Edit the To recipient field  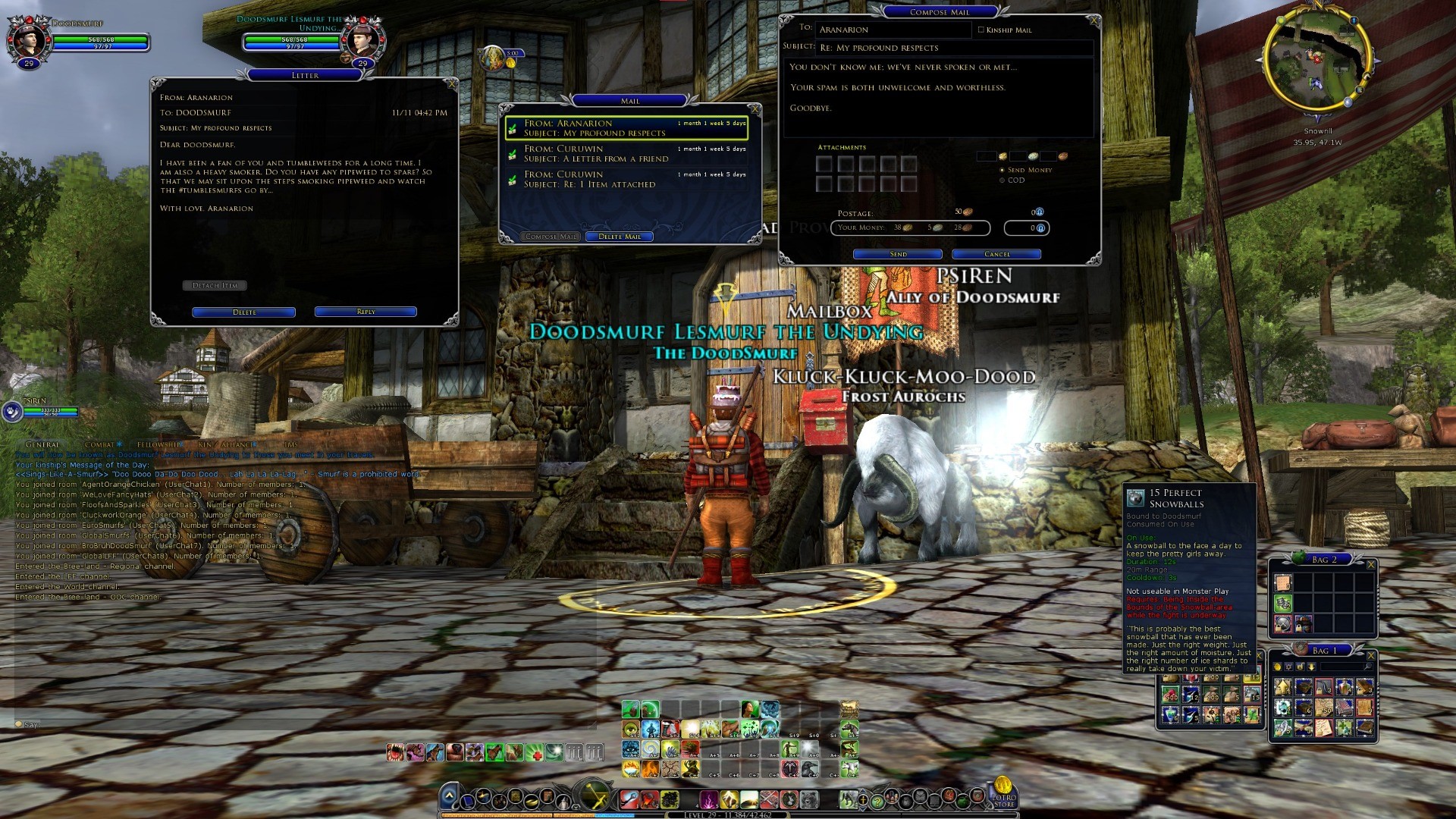[893, 30]
